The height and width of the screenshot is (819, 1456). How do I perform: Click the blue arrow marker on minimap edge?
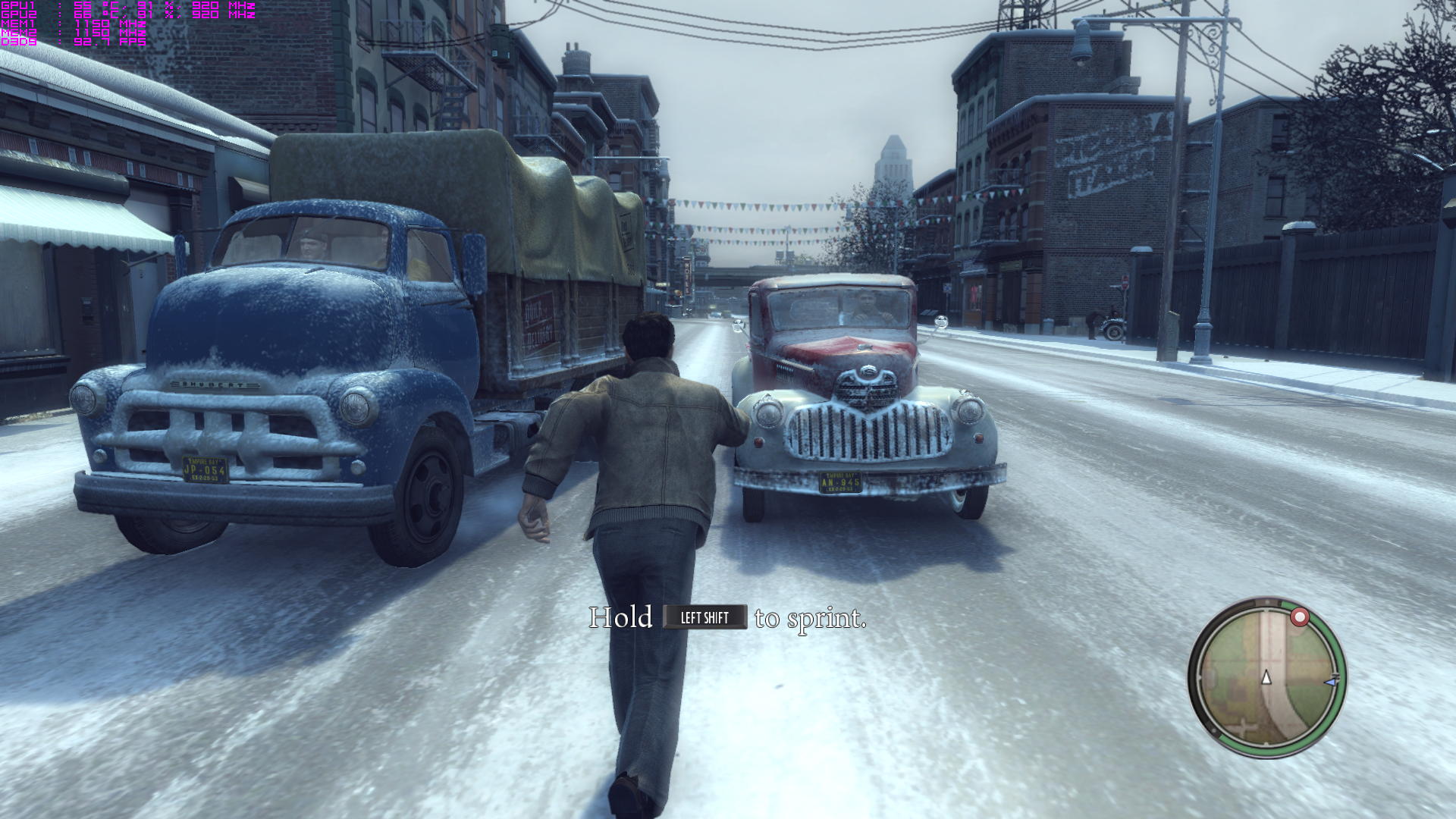(x=1331, y=682)
